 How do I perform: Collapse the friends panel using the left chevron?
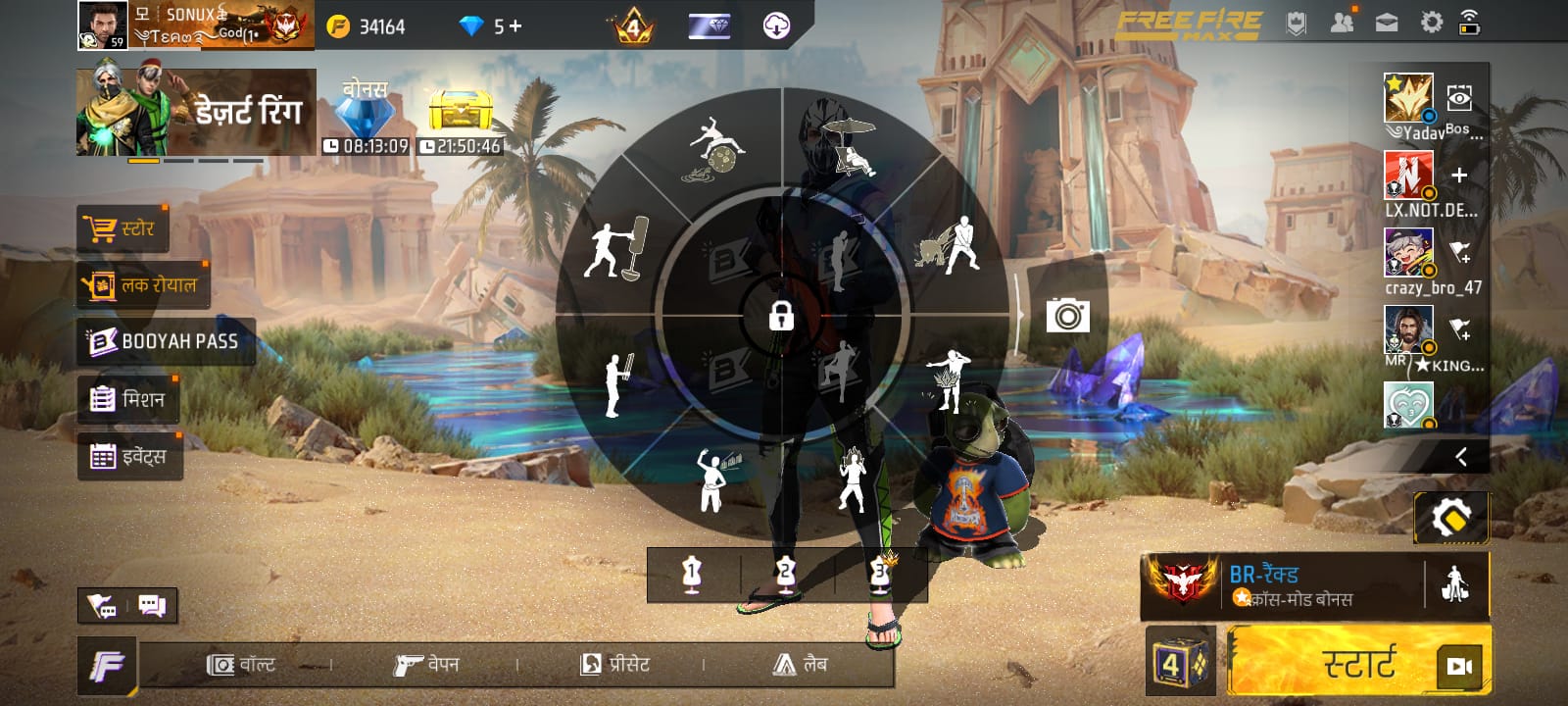coord(1461,454)
